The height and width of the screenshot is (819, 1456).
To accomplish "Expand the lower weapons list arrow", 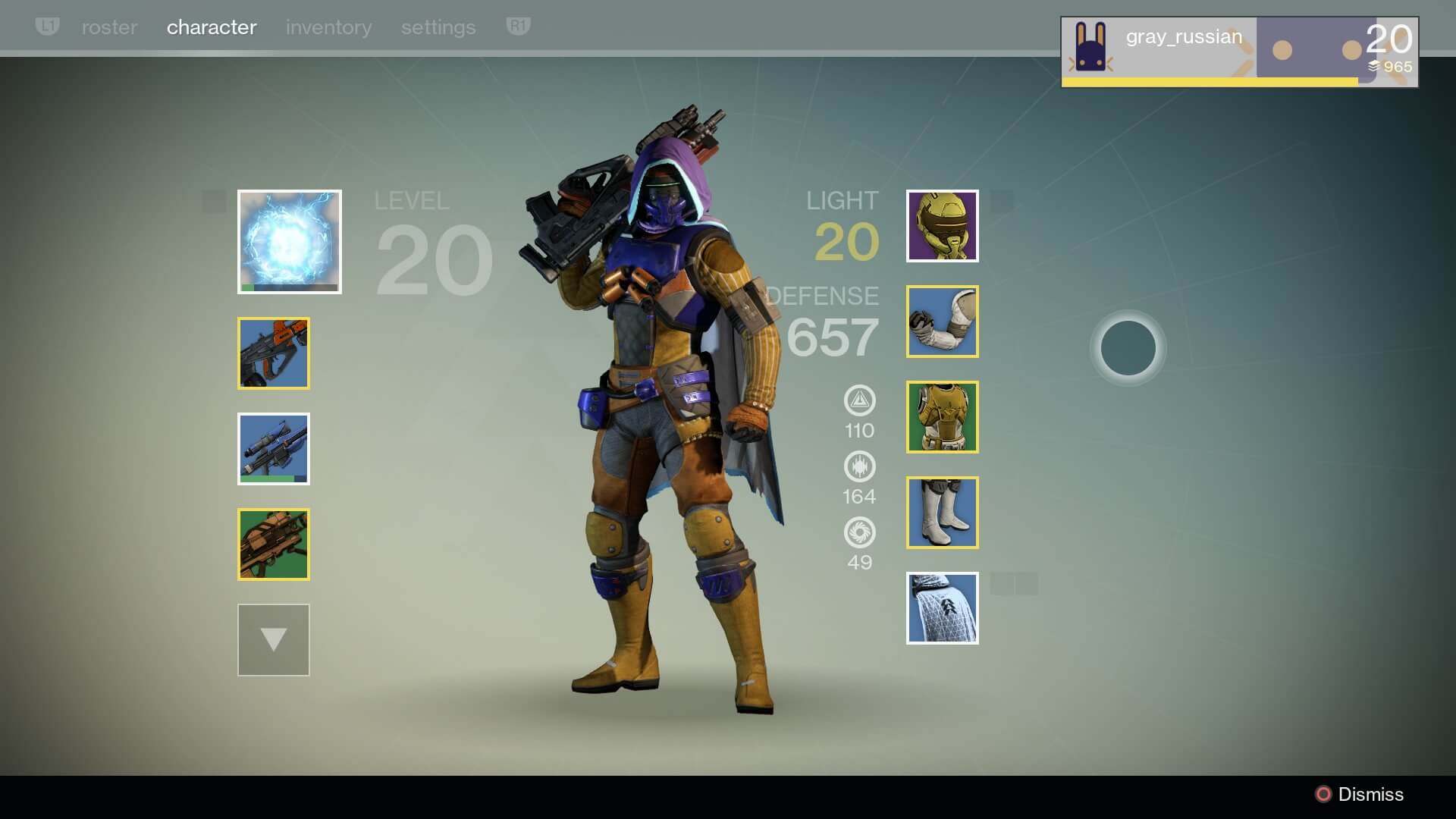I will (273, 639).
